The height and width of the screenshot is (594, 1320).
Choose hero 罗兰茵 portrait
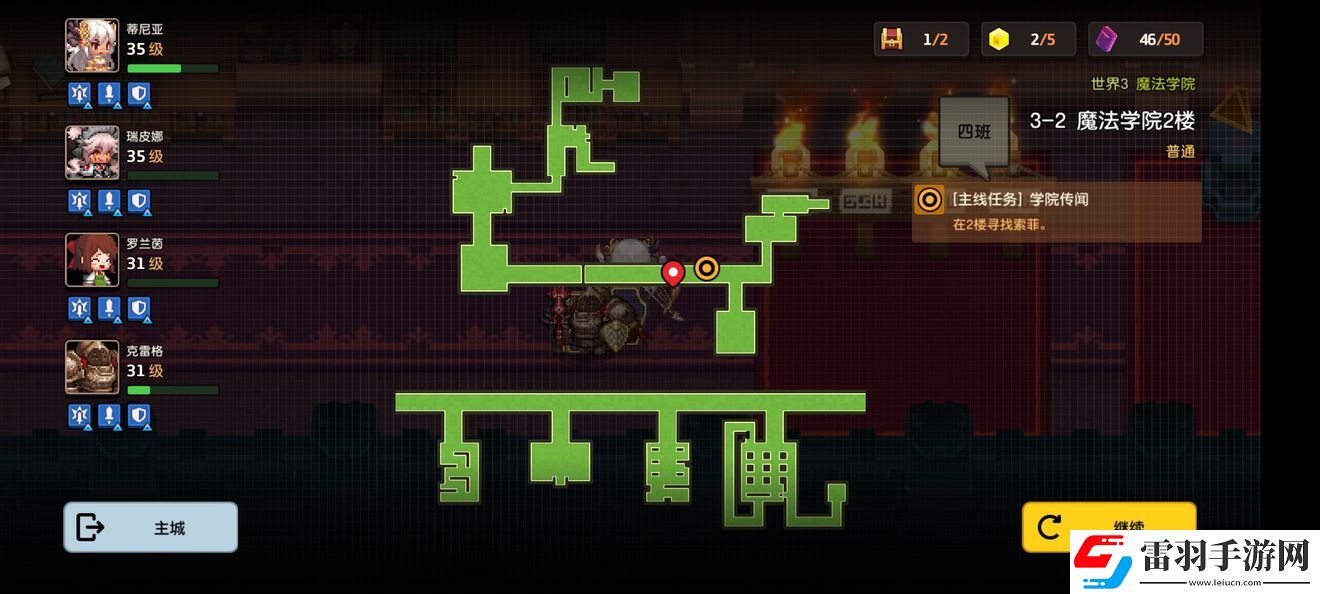coord(92,260)
